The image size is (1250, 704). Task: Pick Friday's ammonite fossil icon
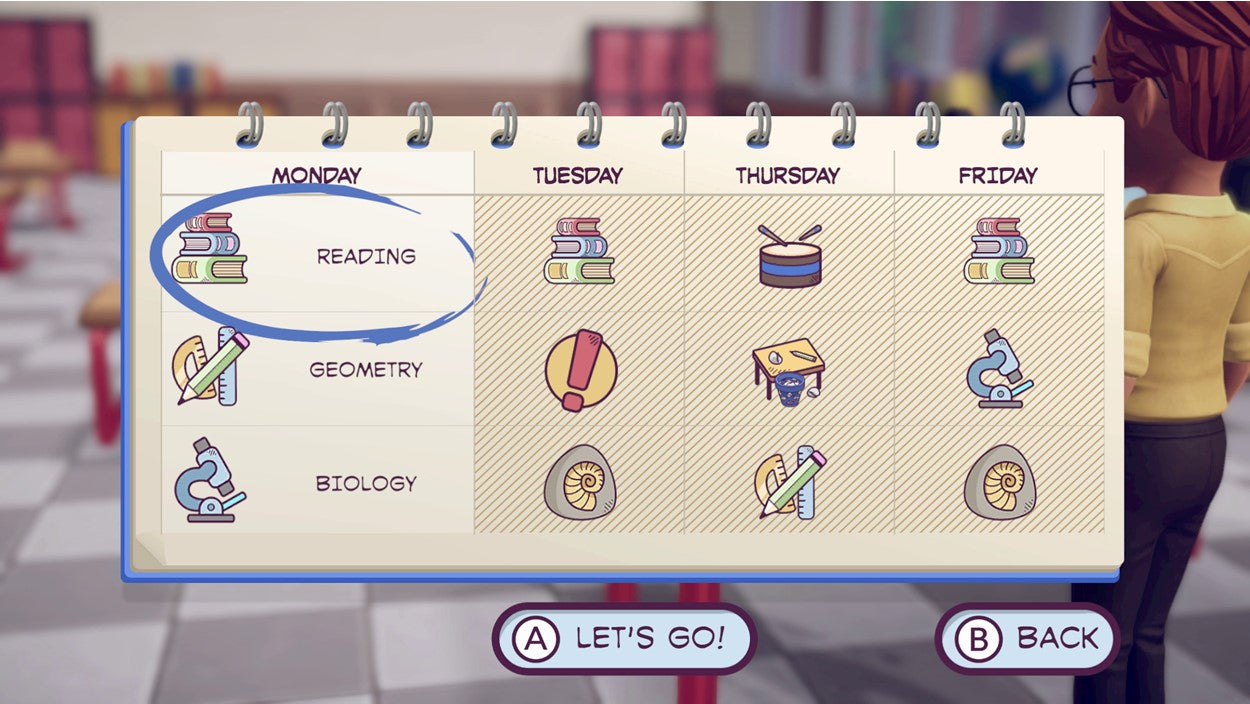pyautogui.click(x=1000, y=482)
